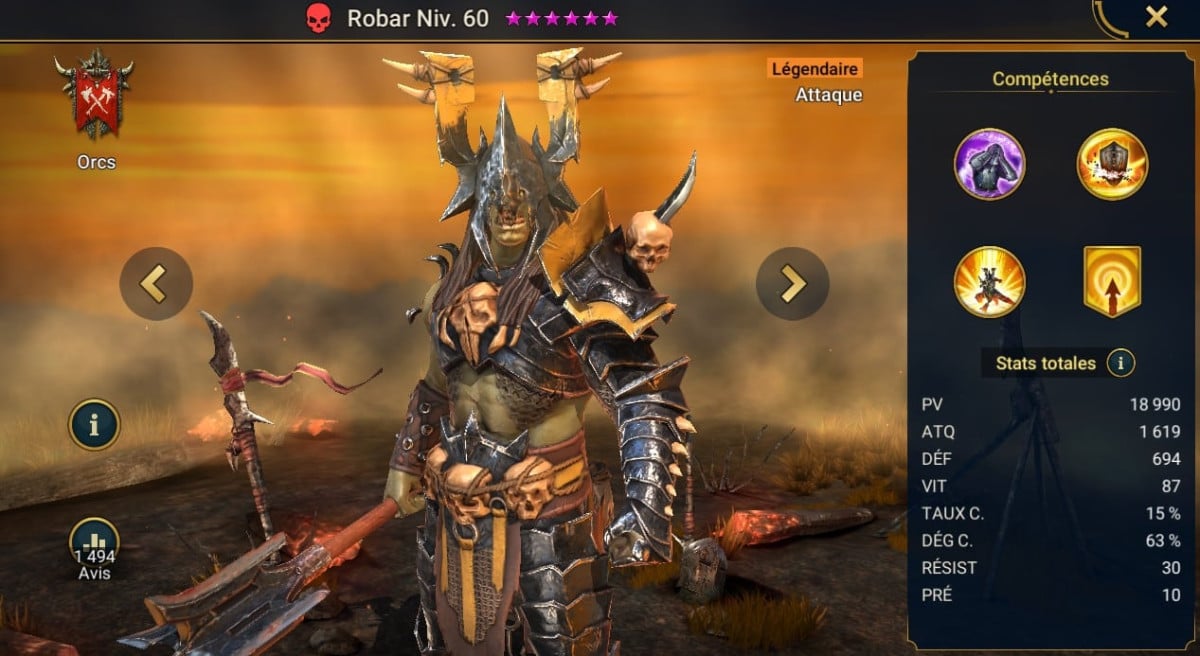Show the previous champion with left arrow
Viewport: 1200px width, 656px height.
point(155,284)
